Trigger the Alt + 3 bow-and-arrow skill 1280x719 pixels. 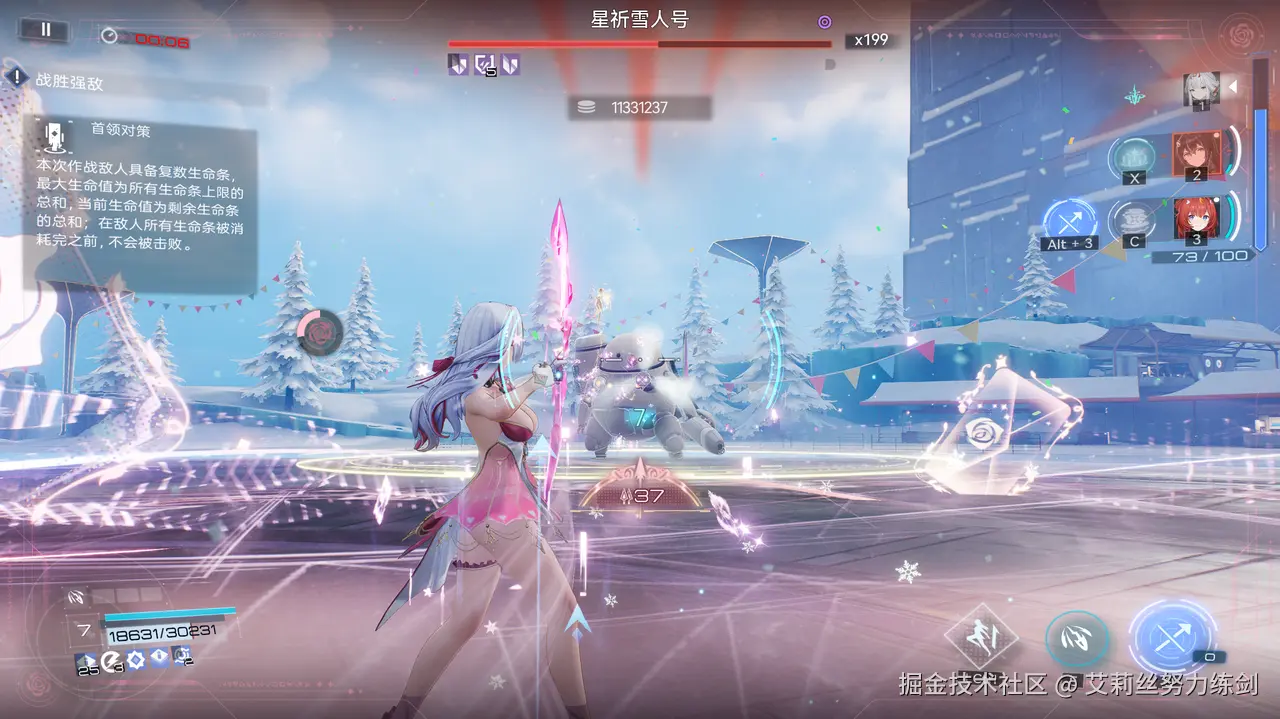click(x=1069, y=222)
